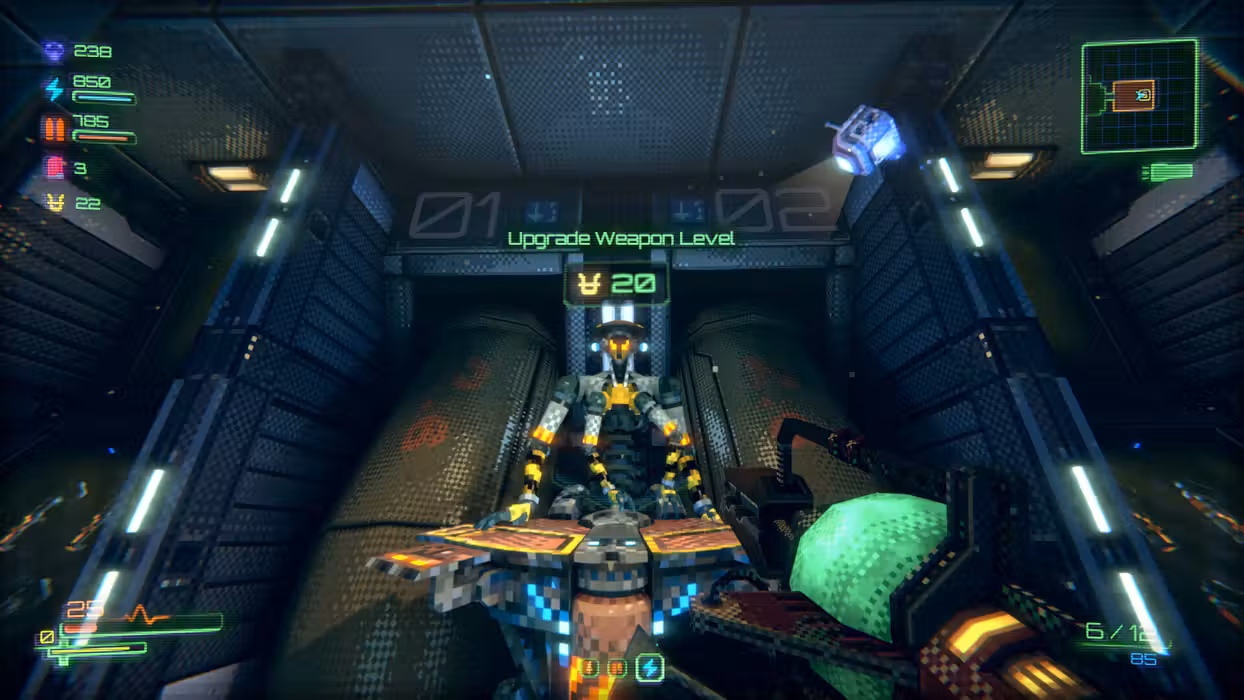The width and height of the screenshot is (1244, 700).
Task: Choose the orange bullets ammo slot
Action: click(x=619, y=667)
